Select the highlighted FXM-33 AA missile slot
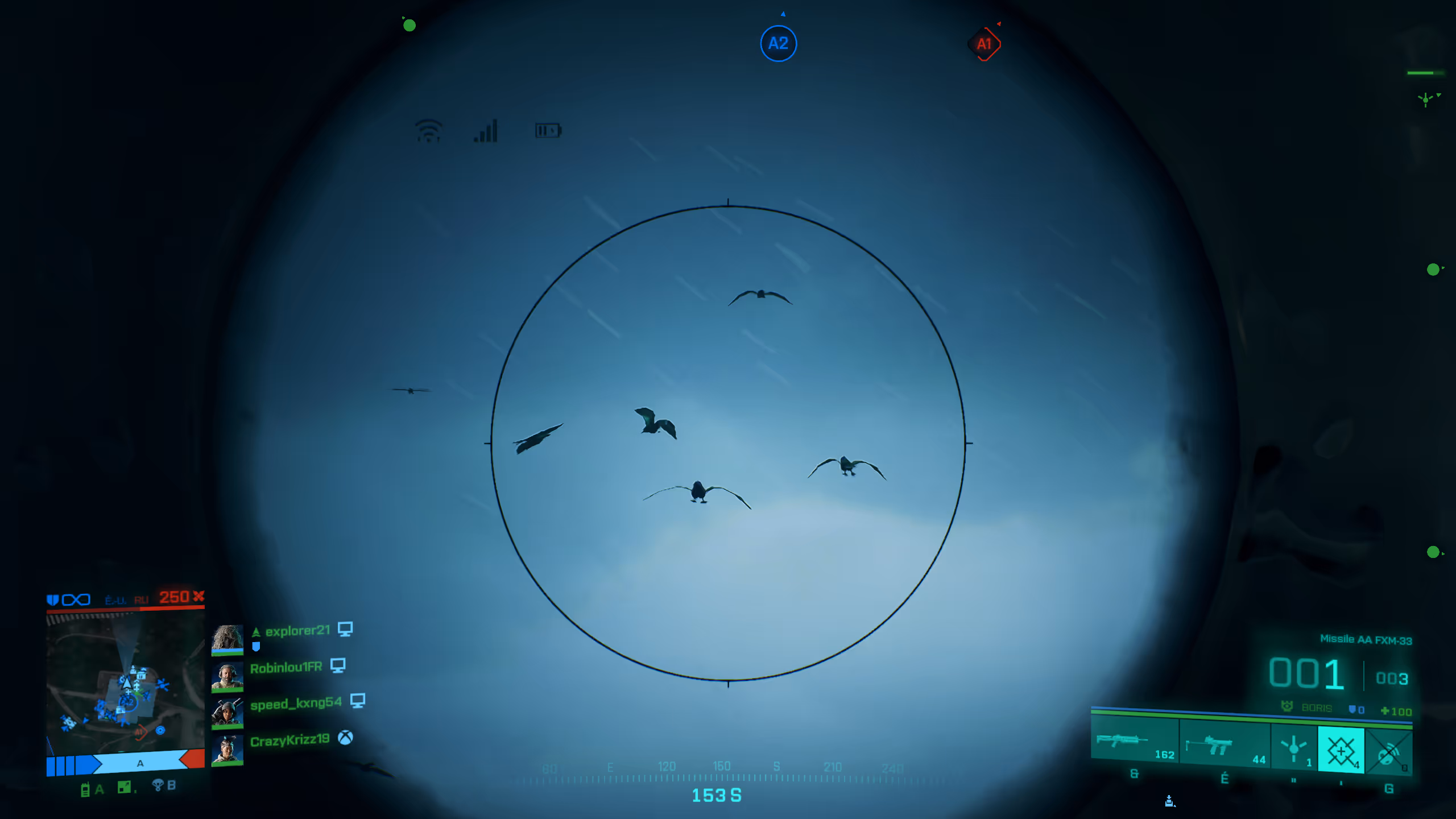The width and height of the screenshot is (1456, 819). pyautogui.click(x=1341, y=751)
